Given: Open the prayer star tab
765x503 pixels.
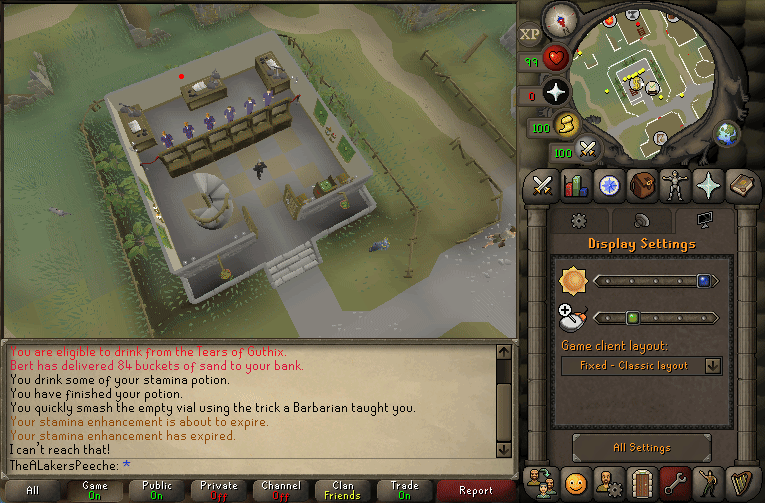Looking at the screenshot, I should 707,185.
